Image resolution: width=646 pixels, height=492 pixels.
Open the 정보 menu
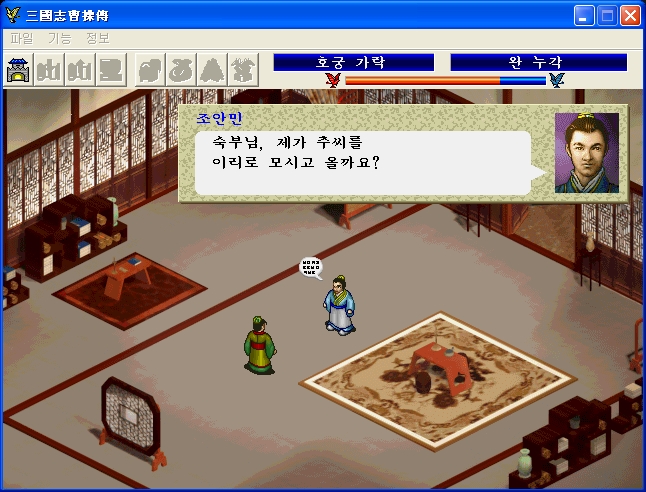click(97, 38)
